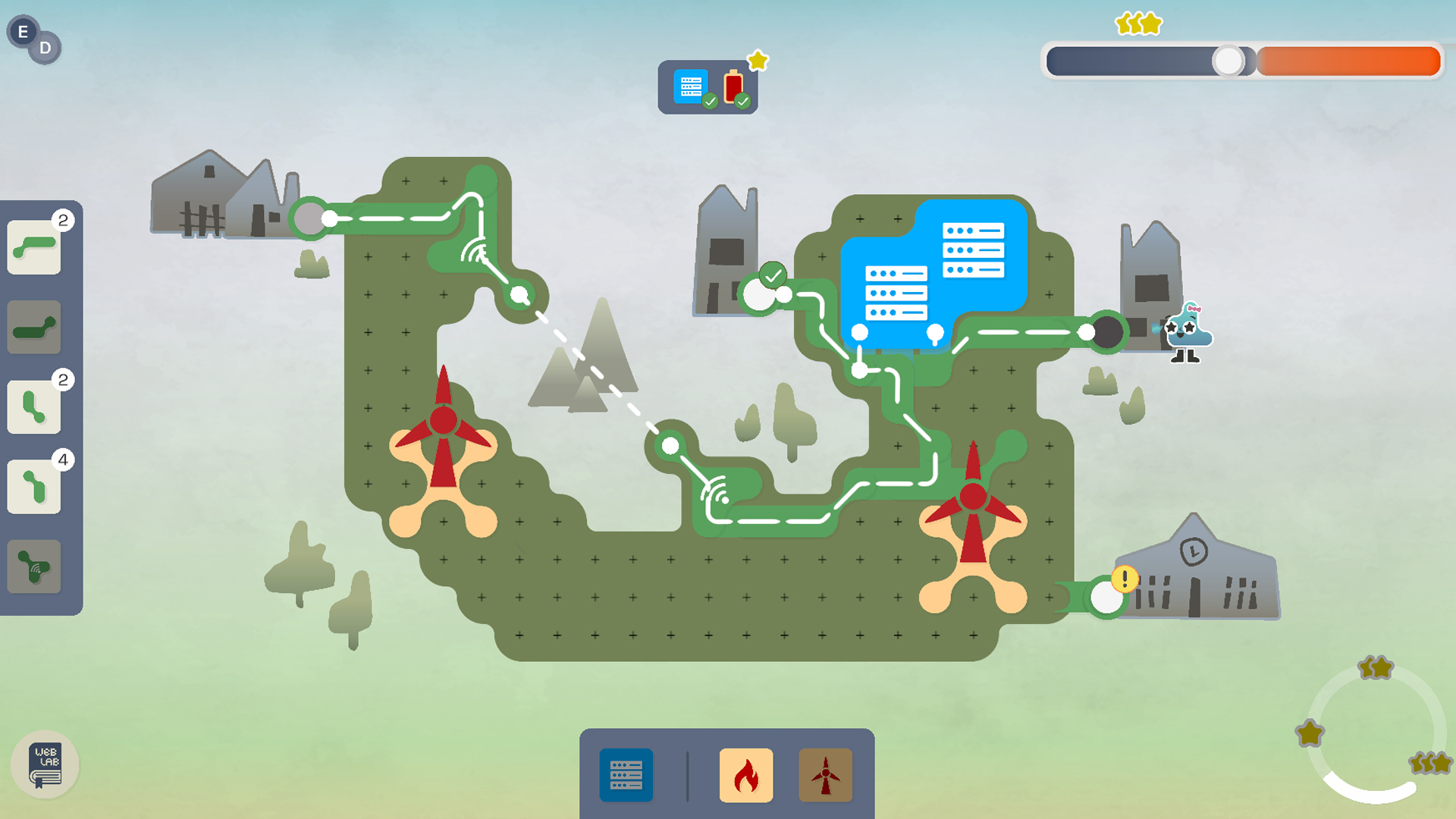Switch to the D profile badge

(x=47, y=46)
